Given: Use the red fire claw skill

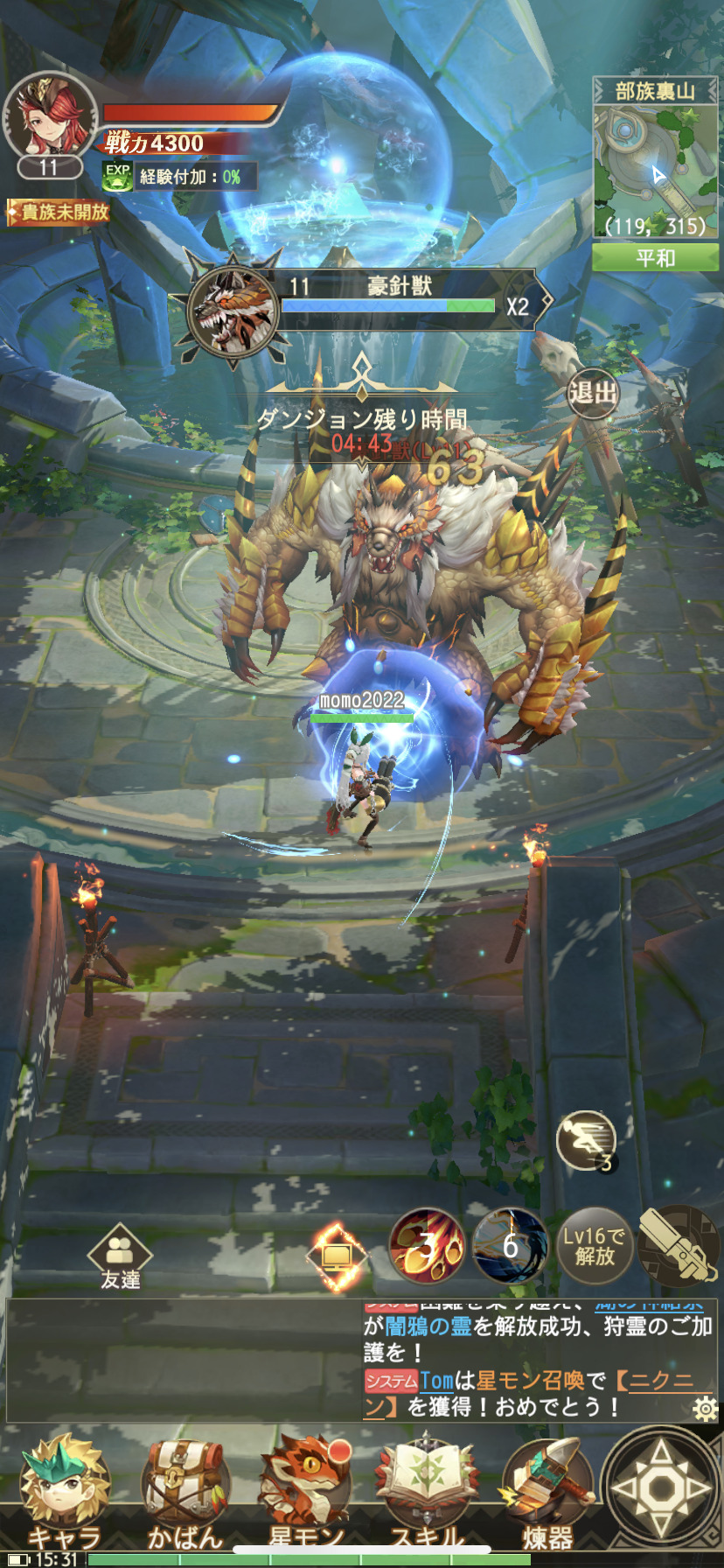Looking at the screenshot, I should tap(427, 1246).
